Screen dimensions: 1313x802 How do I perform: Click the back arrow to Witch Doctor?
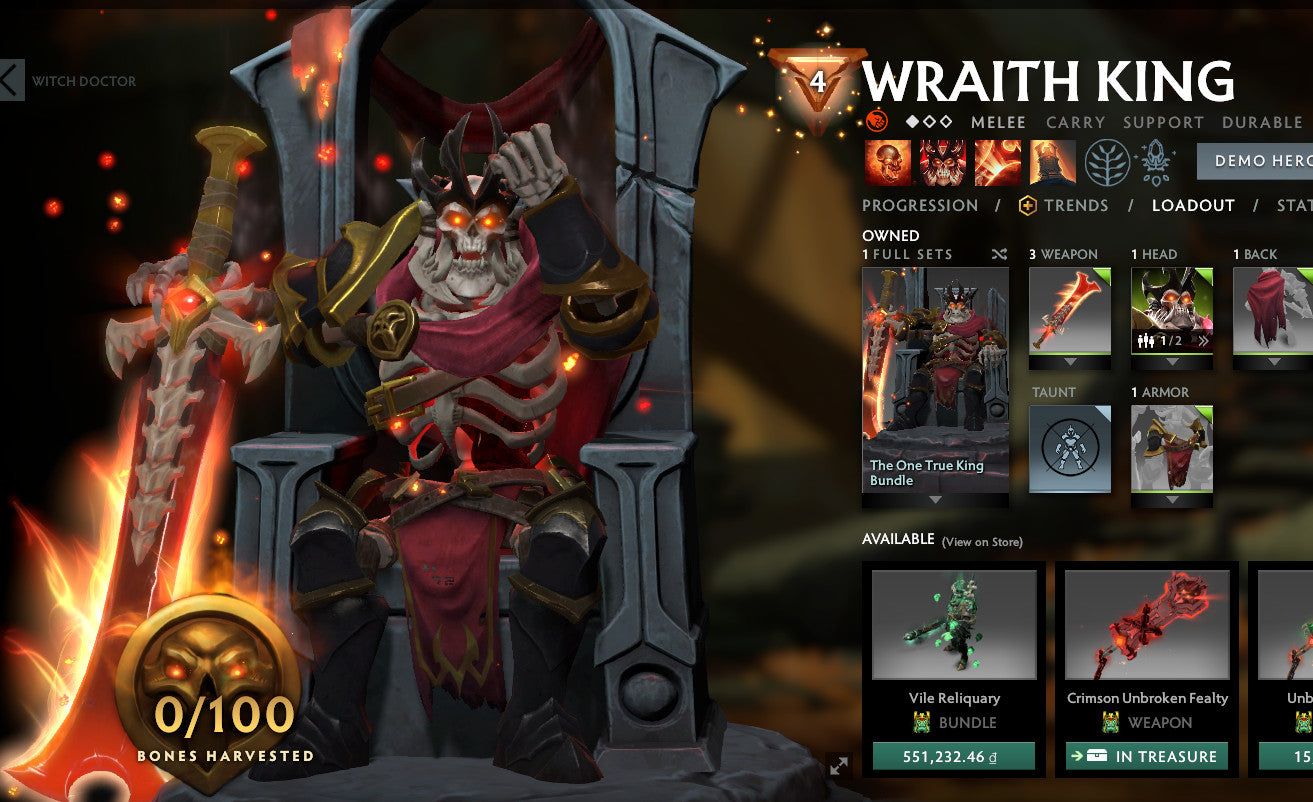pyautogui.click(x=8, y=80)
